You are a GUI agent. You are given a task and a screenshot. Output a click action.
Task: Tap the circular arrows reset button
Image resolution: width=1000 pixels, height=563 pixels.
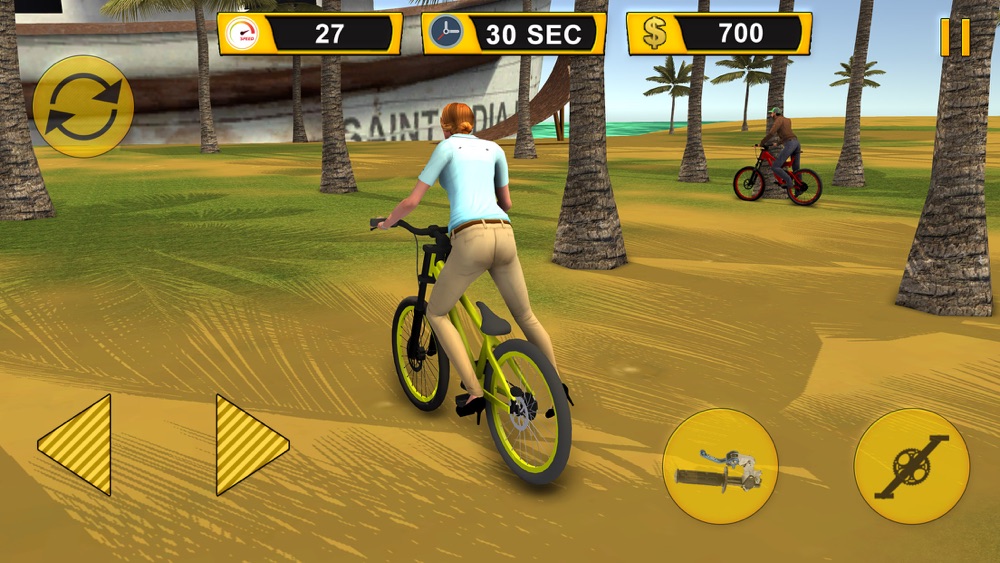(83, 106)
